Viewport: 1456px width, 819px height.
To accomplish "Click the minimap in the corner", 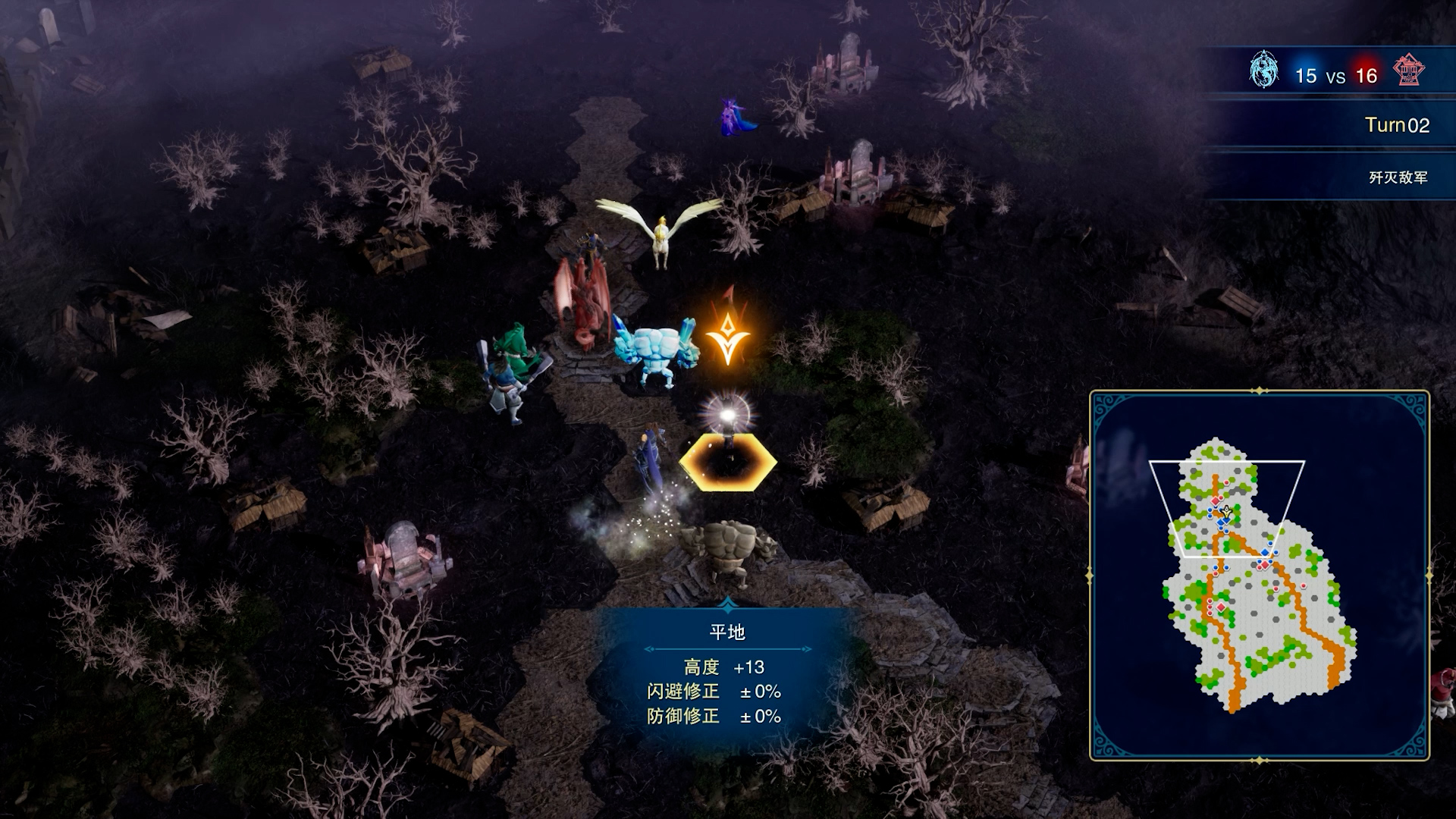I will pyautogui.click(x=1259, y=575).
